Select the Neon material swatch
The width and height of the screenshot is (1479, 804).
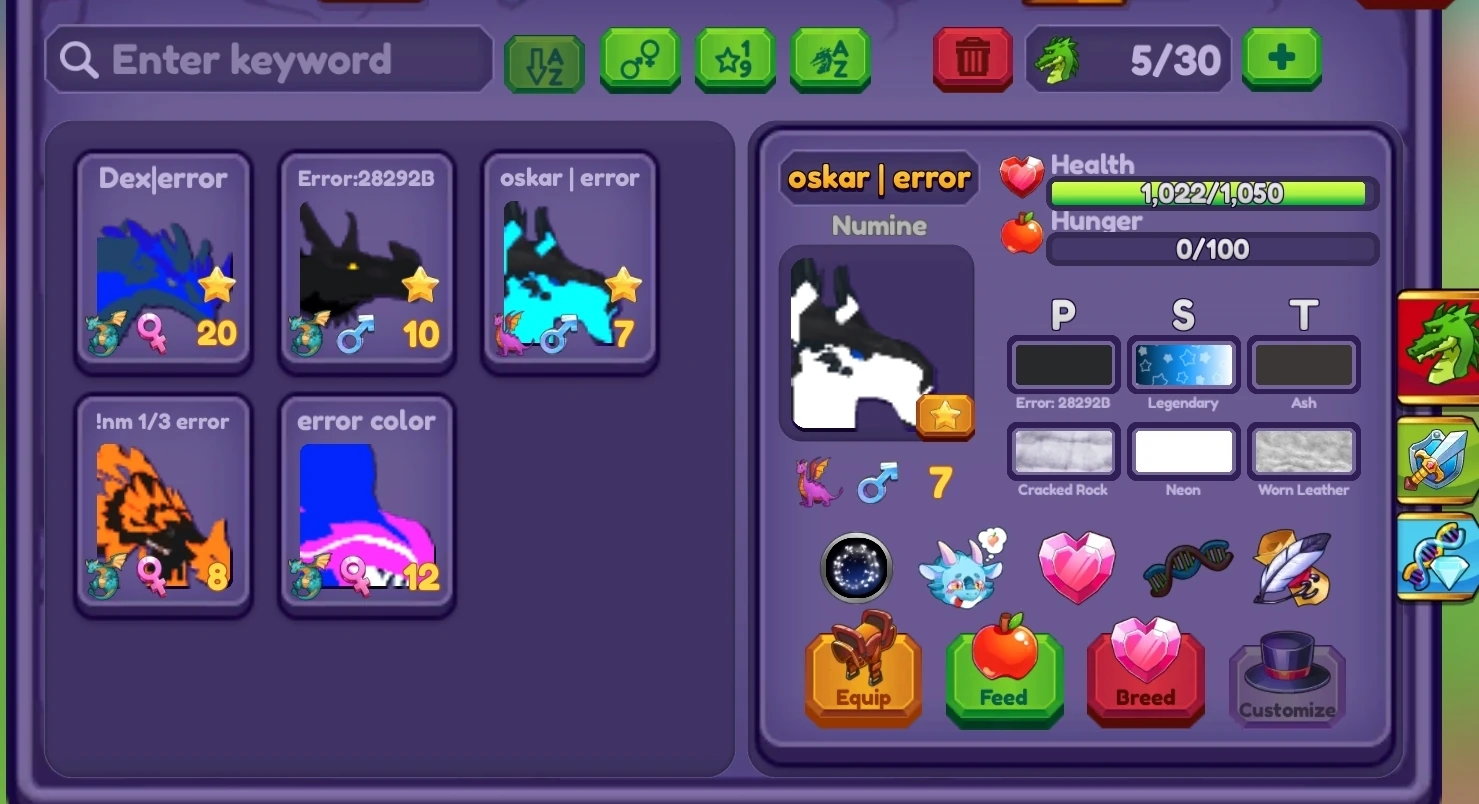pos(1183,452)
